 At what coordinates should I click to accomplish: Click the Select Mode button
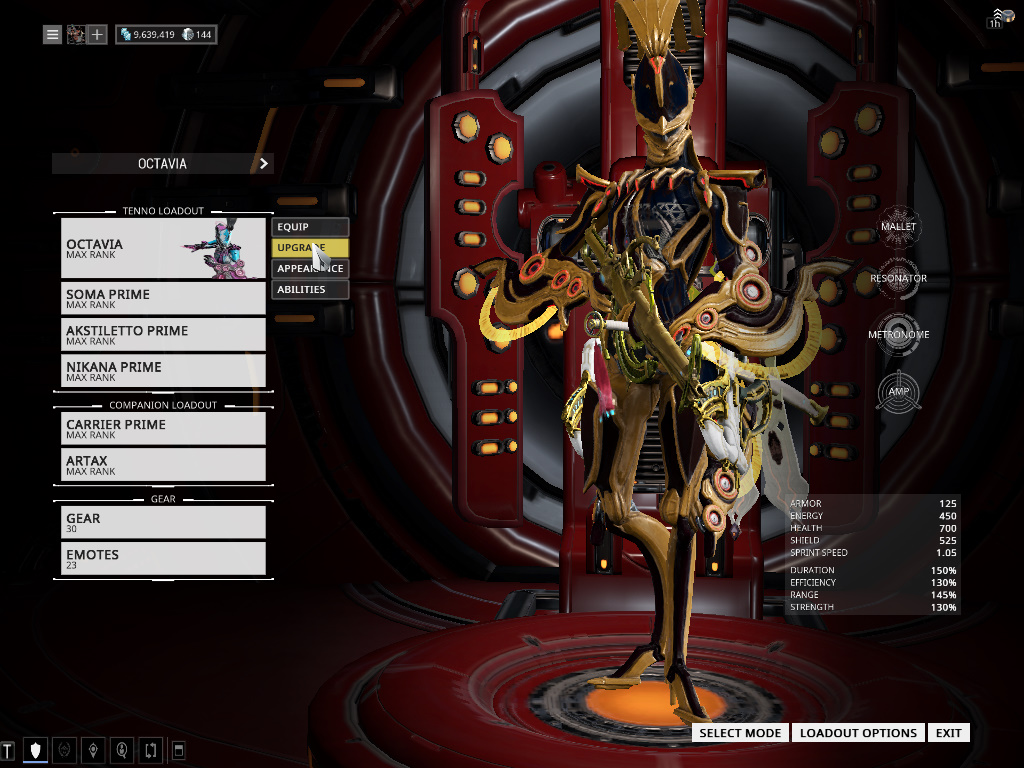pos(740,733)
